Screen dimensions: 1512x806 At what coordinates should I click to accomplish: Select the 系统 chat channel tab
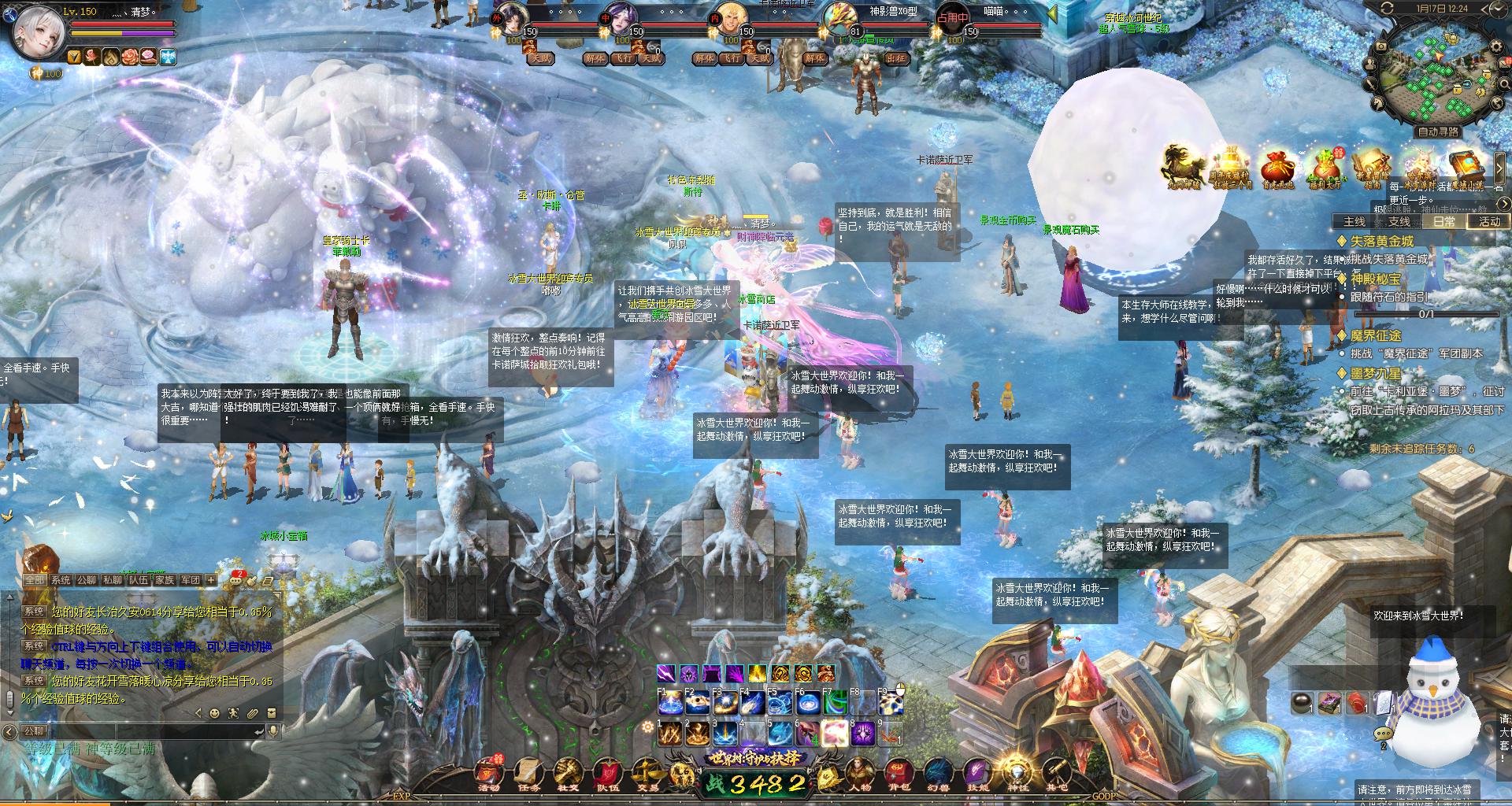click(61, 580)
